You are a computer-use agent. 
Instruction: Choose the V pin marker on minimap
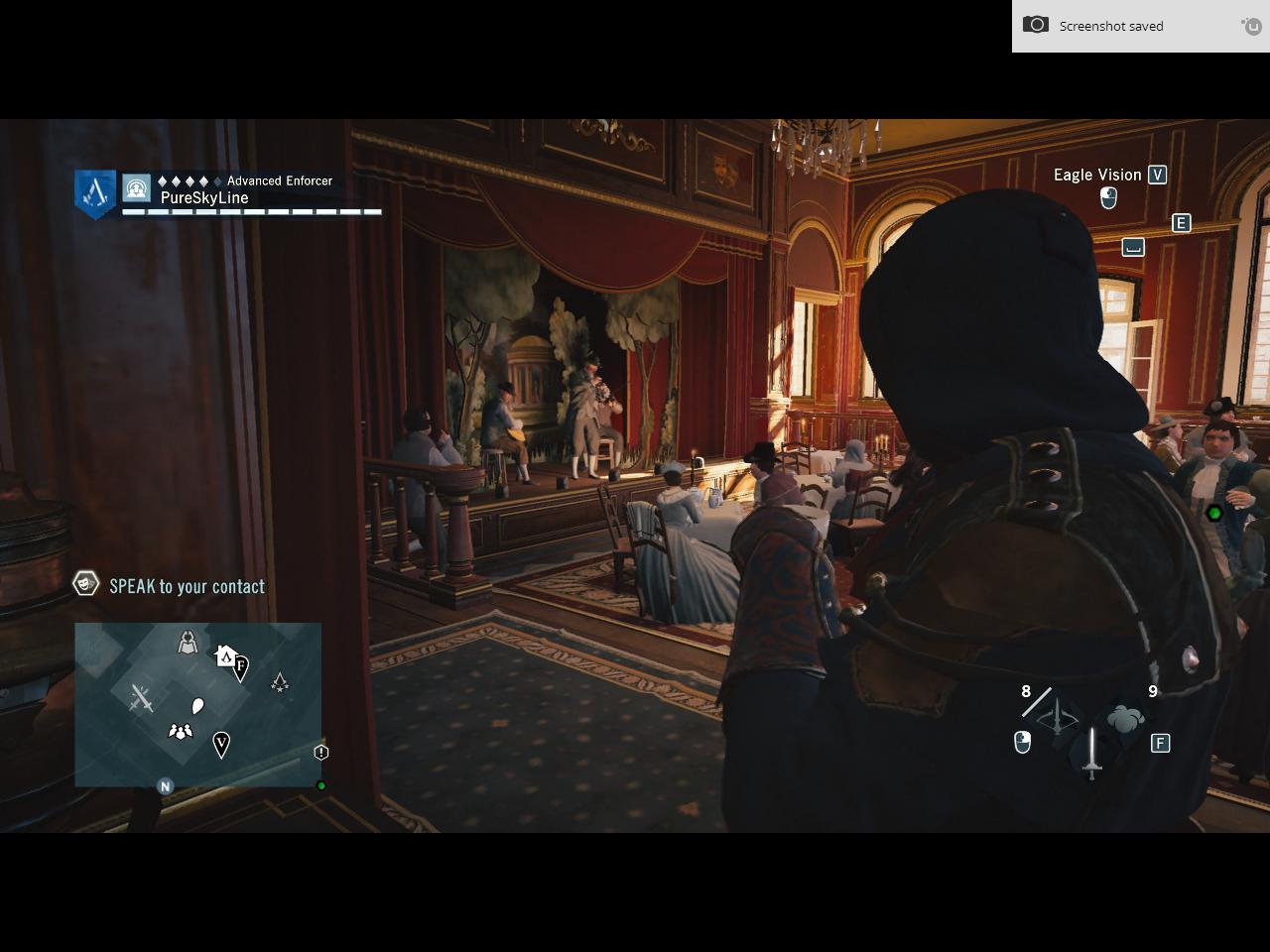point(221,744)
